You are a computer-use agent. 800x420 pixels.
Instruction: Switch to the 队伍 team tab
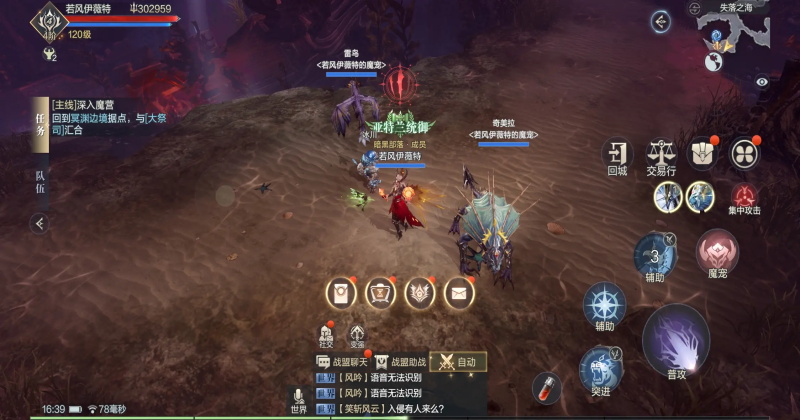tap(40, 180)
